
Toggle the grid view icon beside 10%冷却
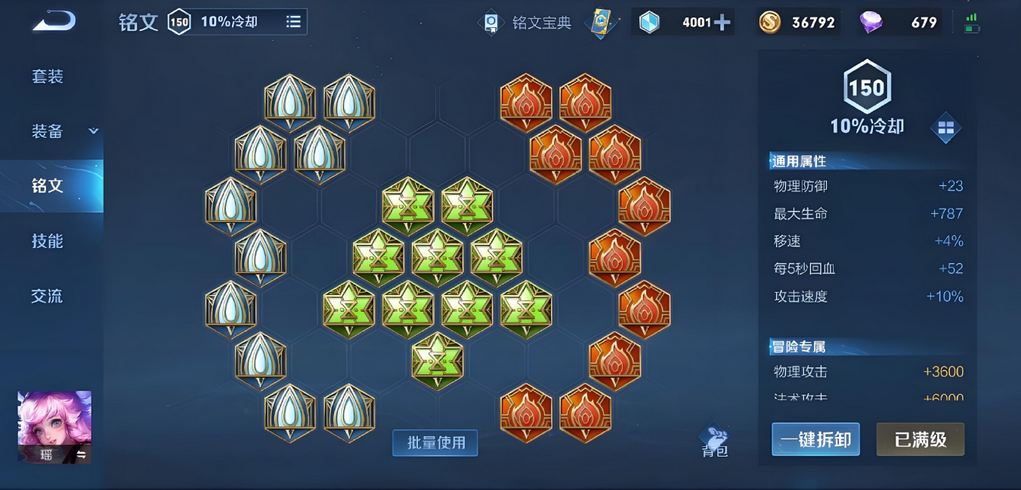[x=945, y=128]
